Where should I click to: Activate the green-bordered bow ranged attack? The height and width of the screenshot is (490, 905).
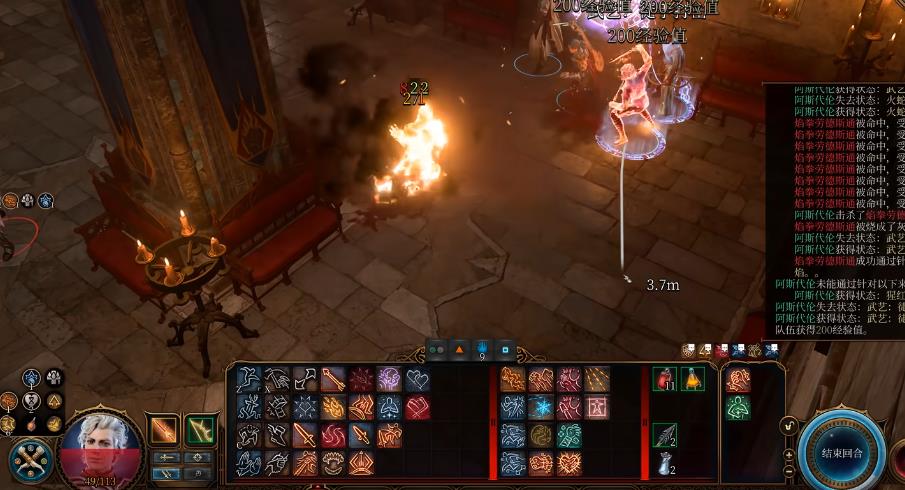point(201,430)
